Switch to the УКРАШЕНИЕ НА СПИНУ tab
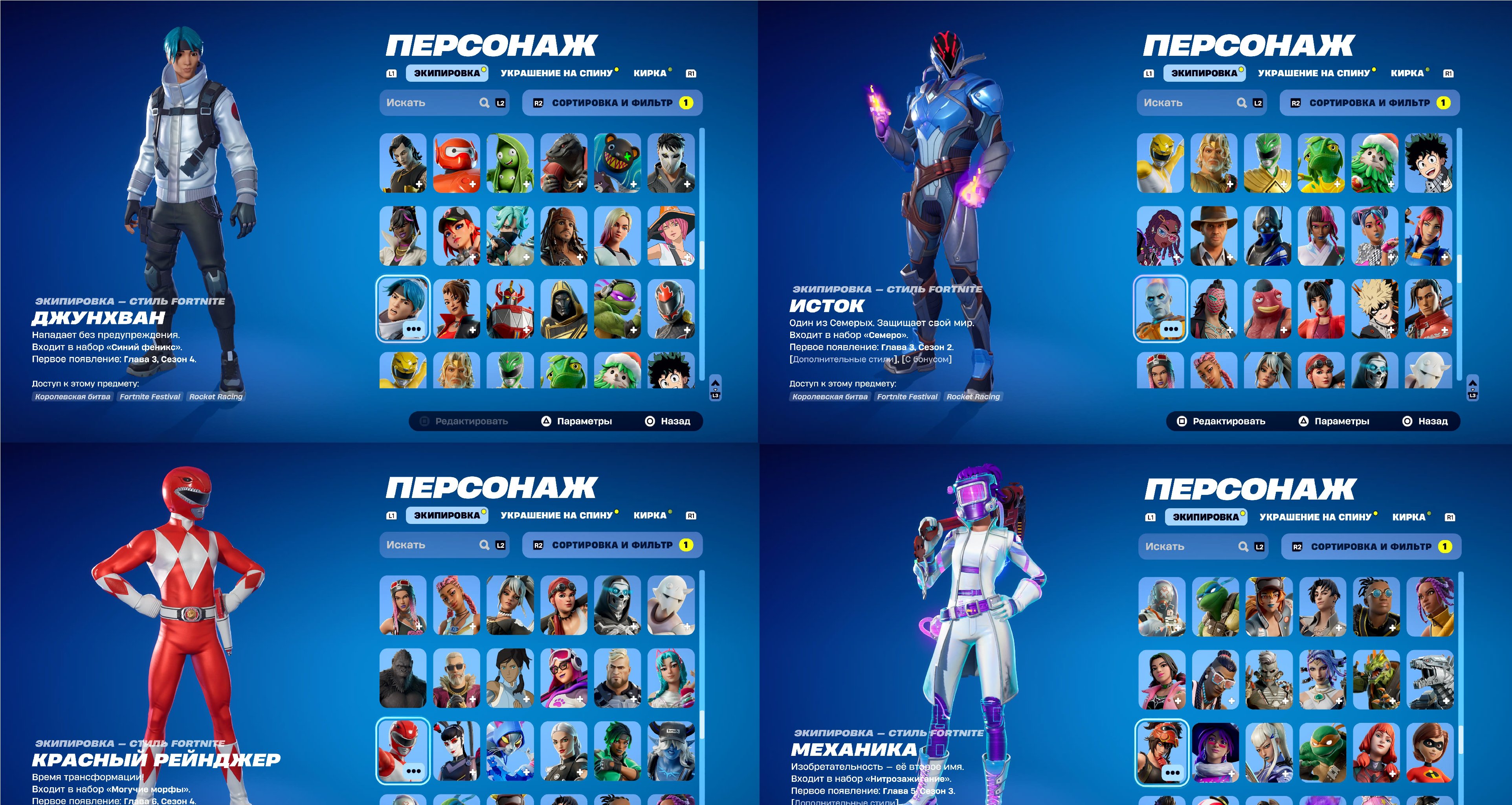This screenshot has height=805, width=1512. tap(556, 73)
